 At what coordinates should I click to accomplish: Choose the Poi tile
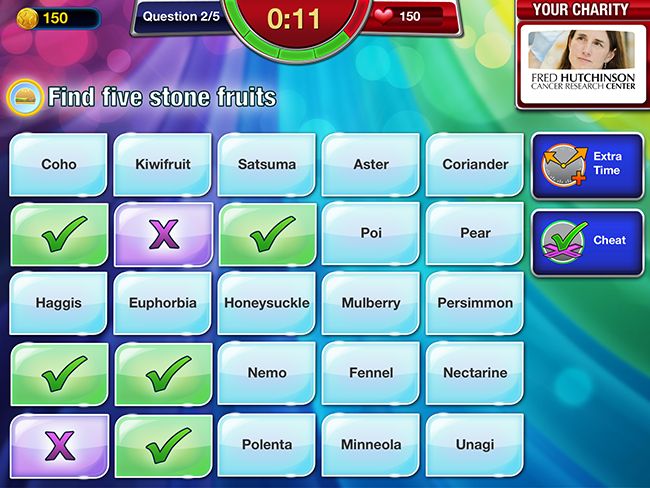point(371,233)
